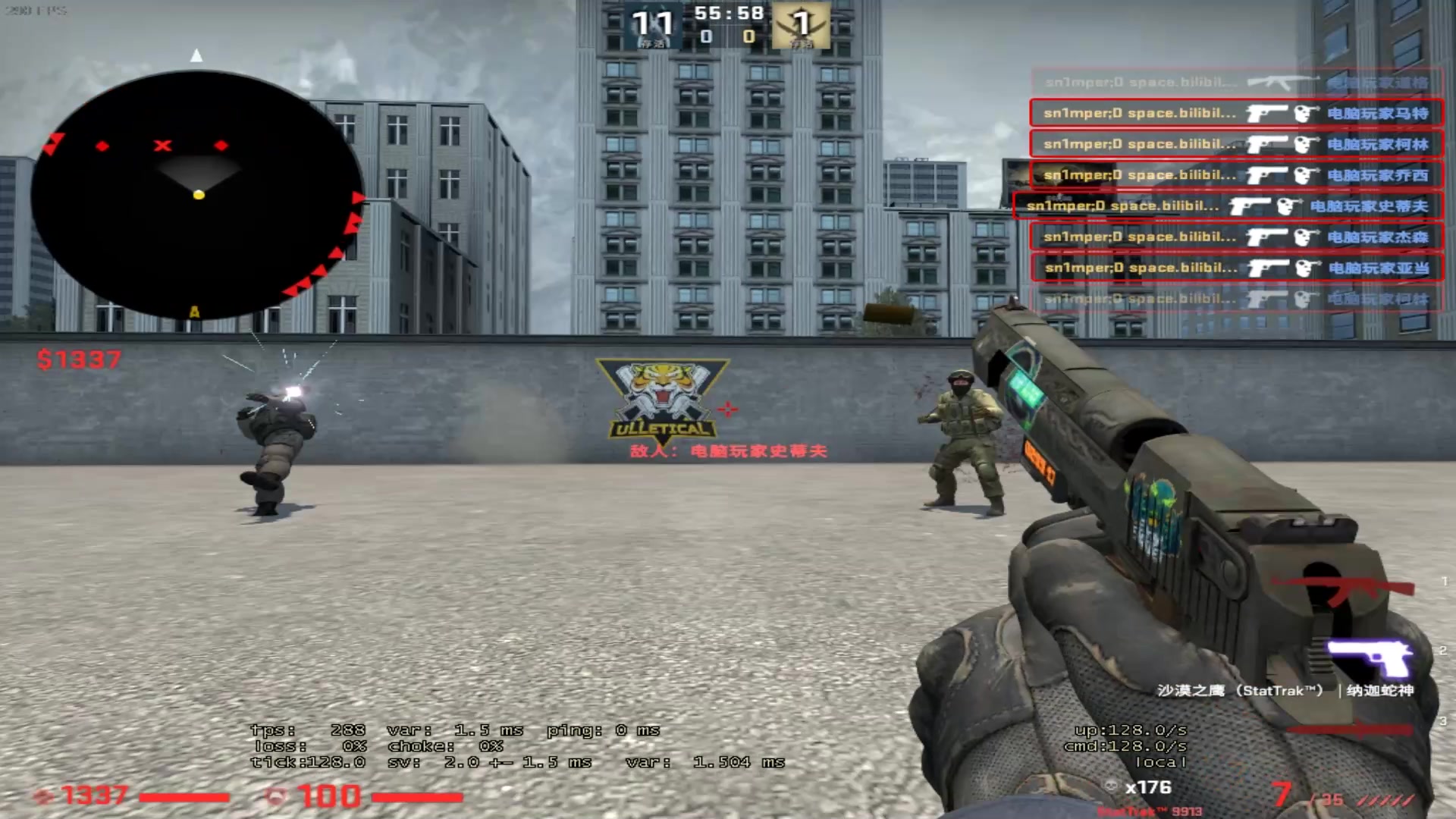Click the red X marker on the radar
The height and width of the screenshot is (819, 1456).
tap(162, 146)
